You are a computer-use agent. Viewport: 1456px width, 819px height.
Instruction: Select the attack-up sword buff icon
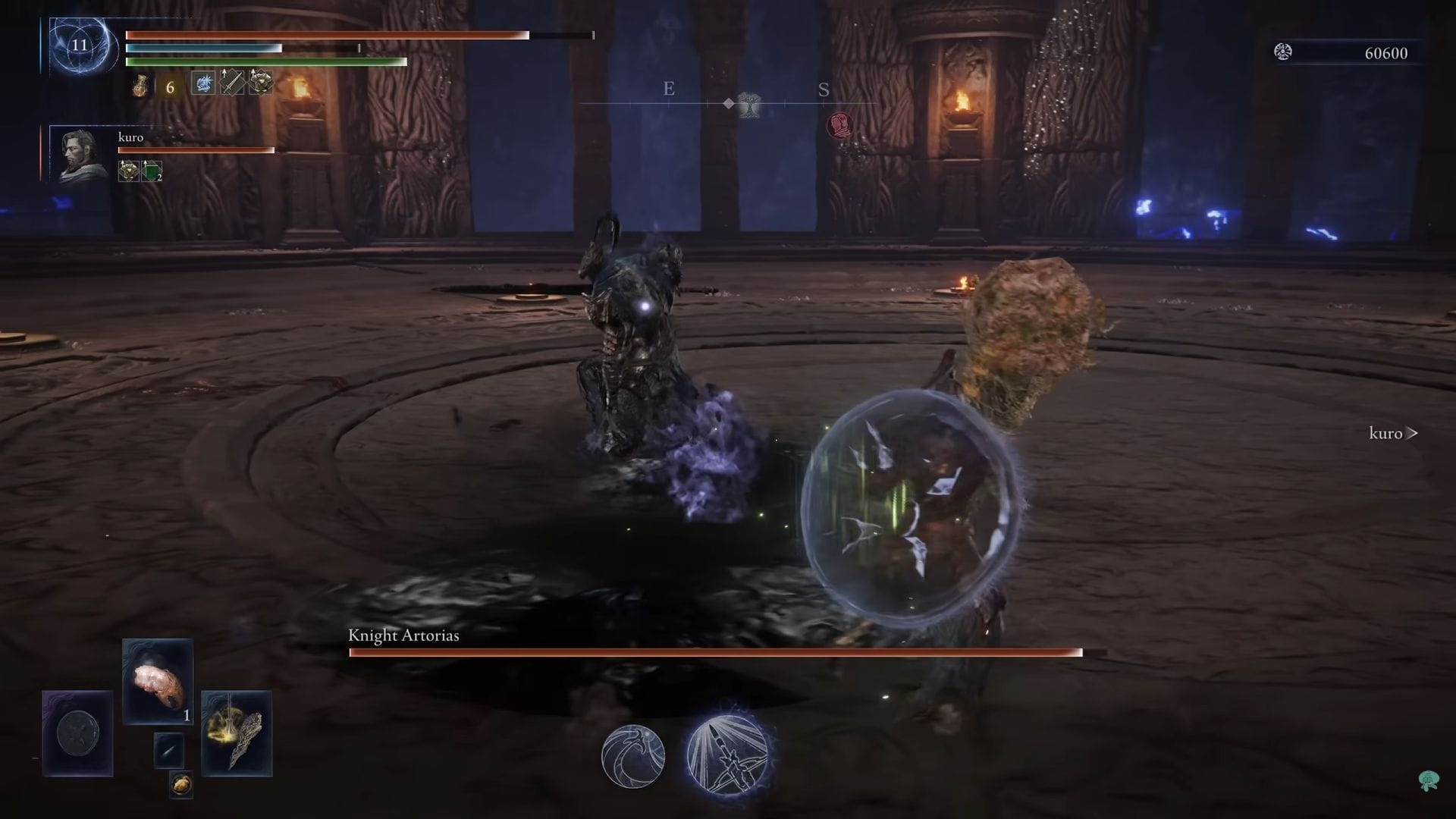(232, 83)
